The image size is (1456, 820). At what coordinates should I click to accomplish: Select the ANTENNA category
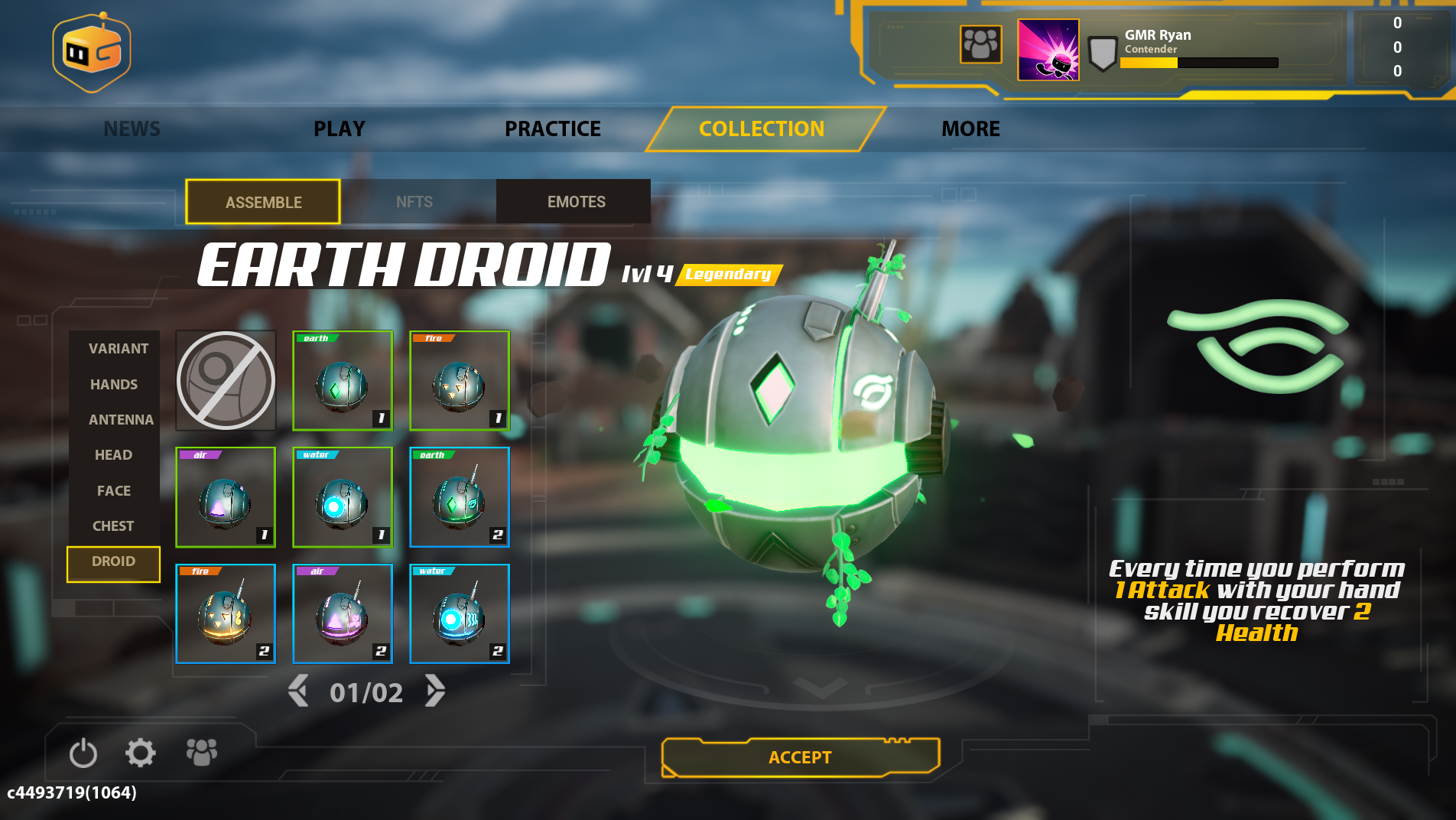(x=121, y=419)
